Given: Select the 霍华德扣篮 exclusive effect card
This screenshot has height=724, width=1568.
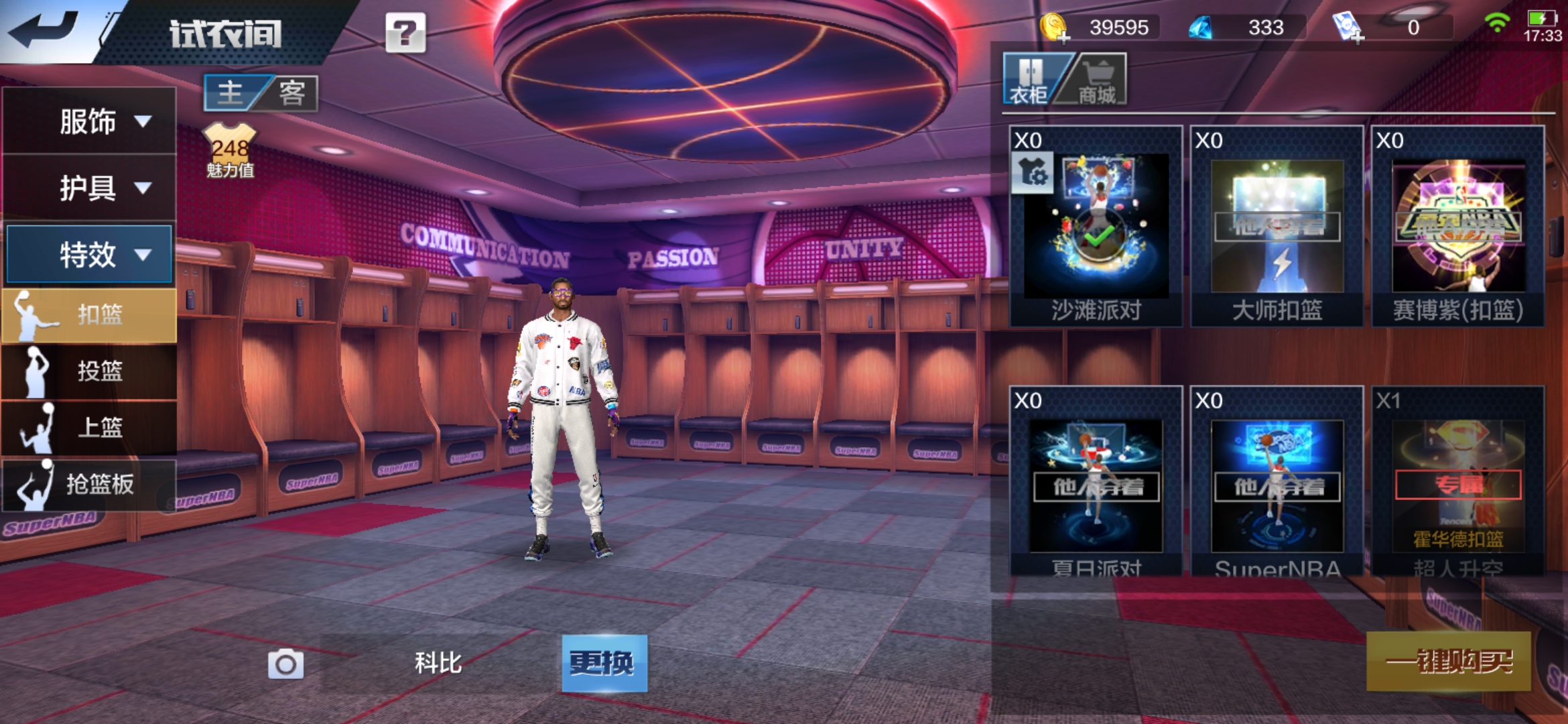Looking at the screenshot, I should coord(1458,481).
